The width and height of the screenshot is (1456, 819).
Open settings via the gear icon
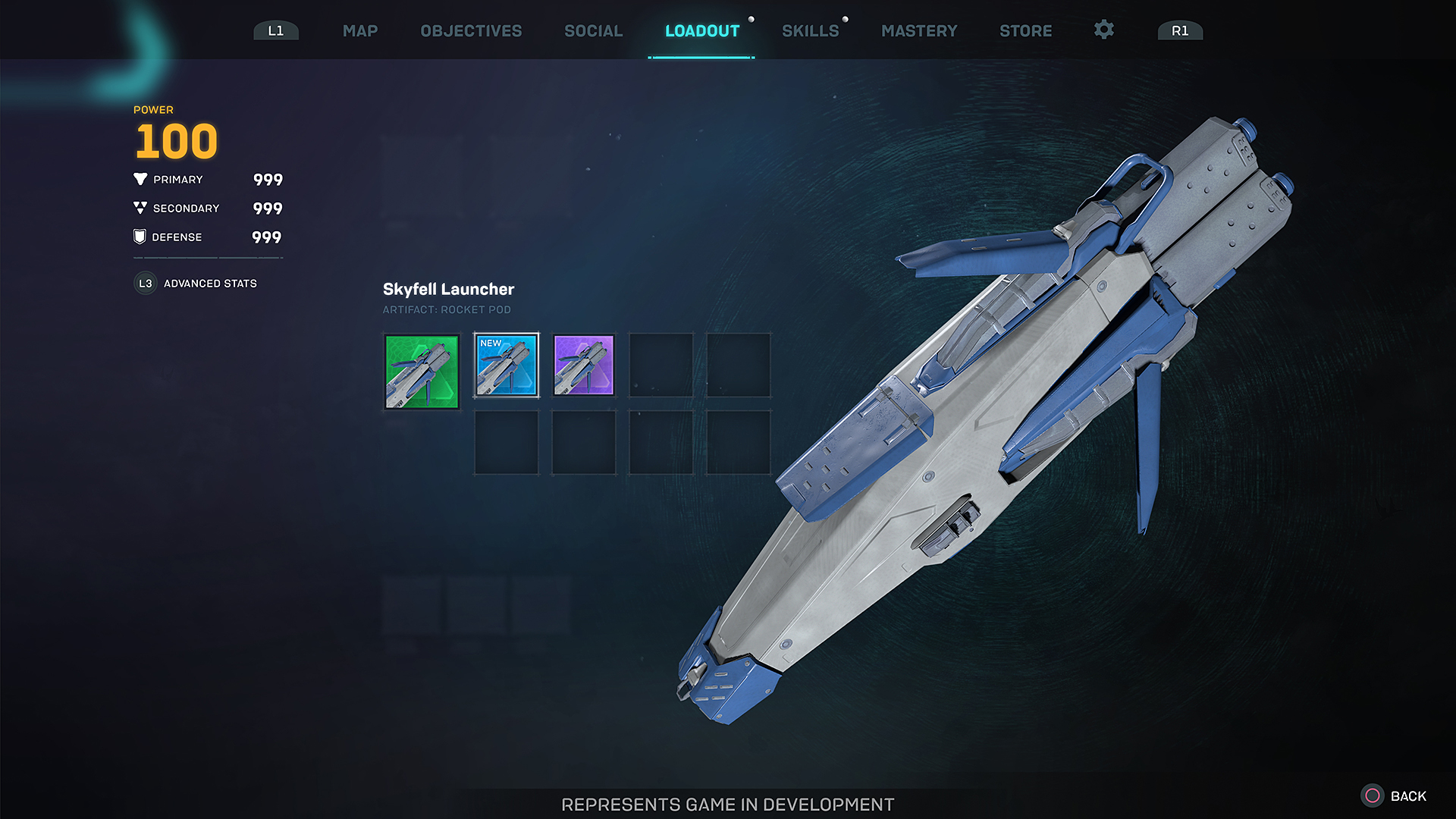point(1103,30)
